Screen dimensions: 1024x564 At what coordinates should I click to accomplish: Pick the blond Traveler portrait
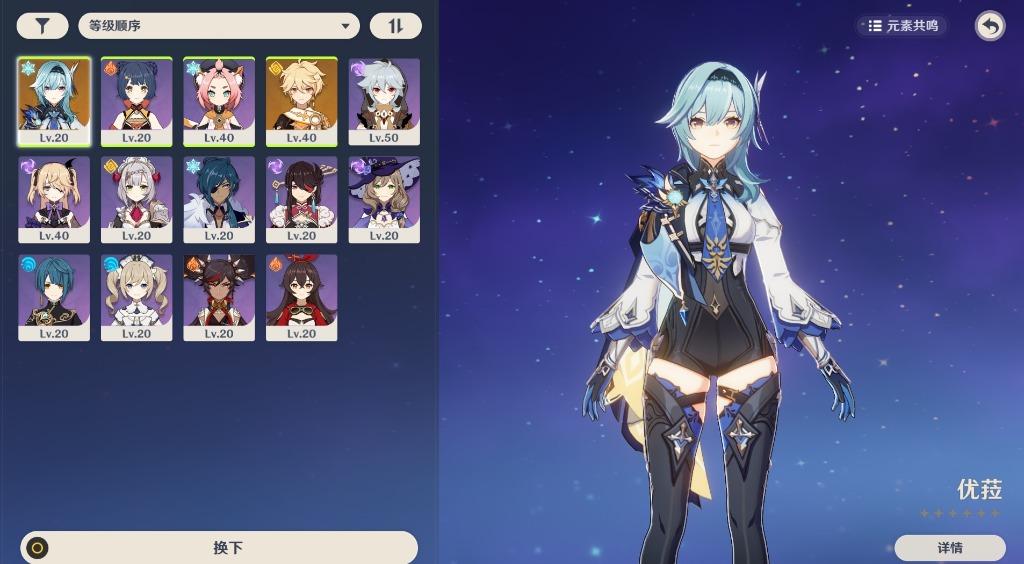[301, 101]
